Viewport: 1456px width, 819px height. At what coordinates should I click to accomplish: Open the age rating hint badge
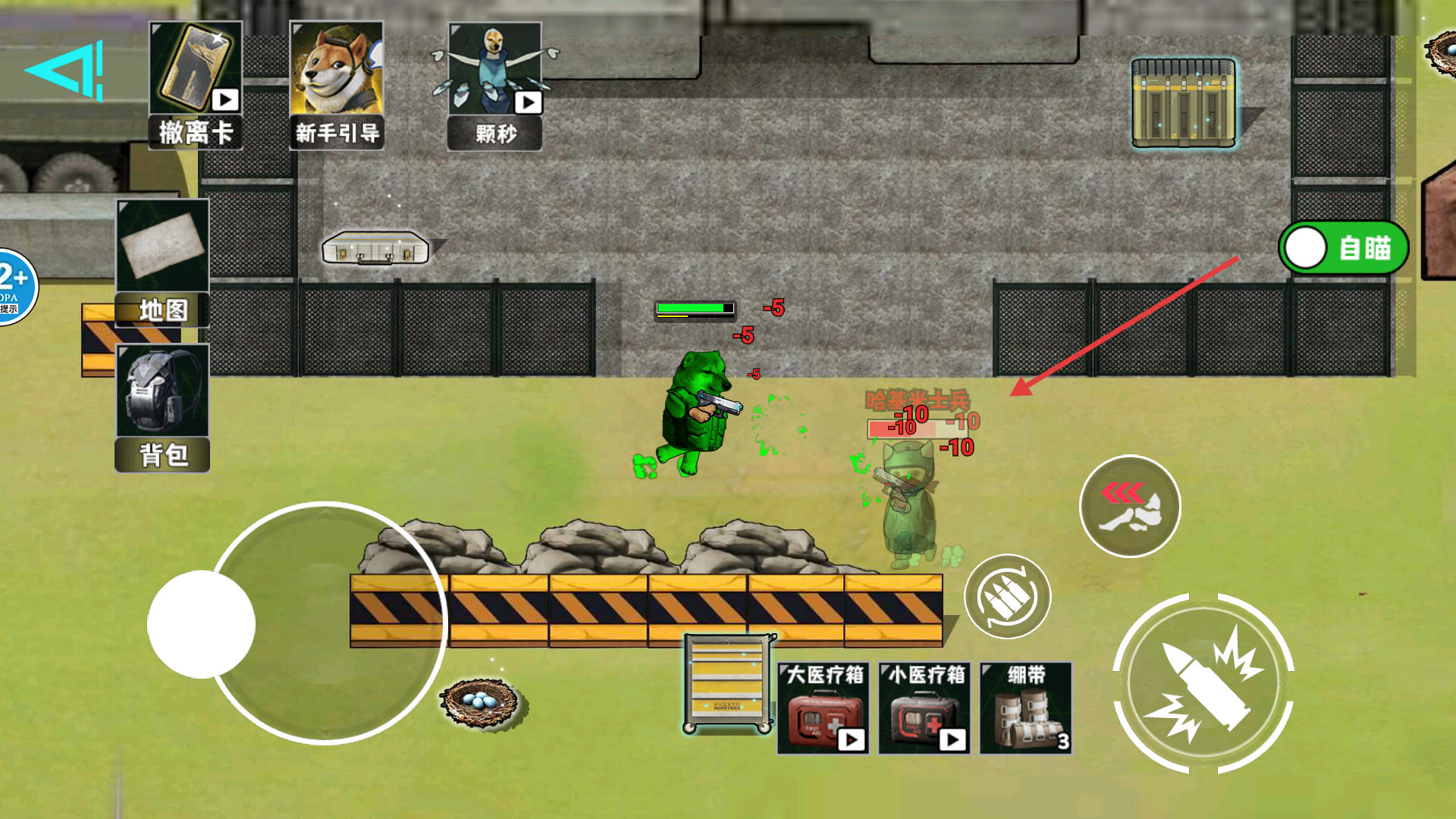[14, 287]
